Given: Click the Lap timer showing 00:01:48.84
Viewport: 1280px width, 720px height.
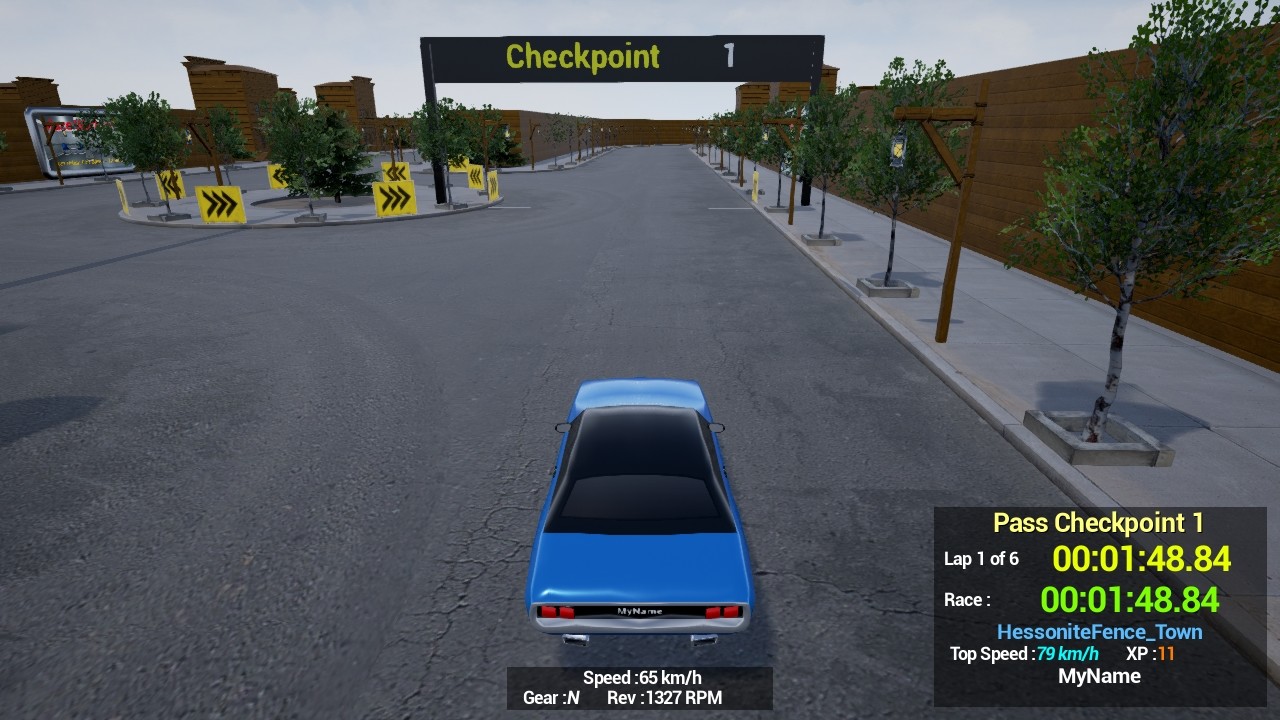Looking at the screenshot, I should point(1142,560).
